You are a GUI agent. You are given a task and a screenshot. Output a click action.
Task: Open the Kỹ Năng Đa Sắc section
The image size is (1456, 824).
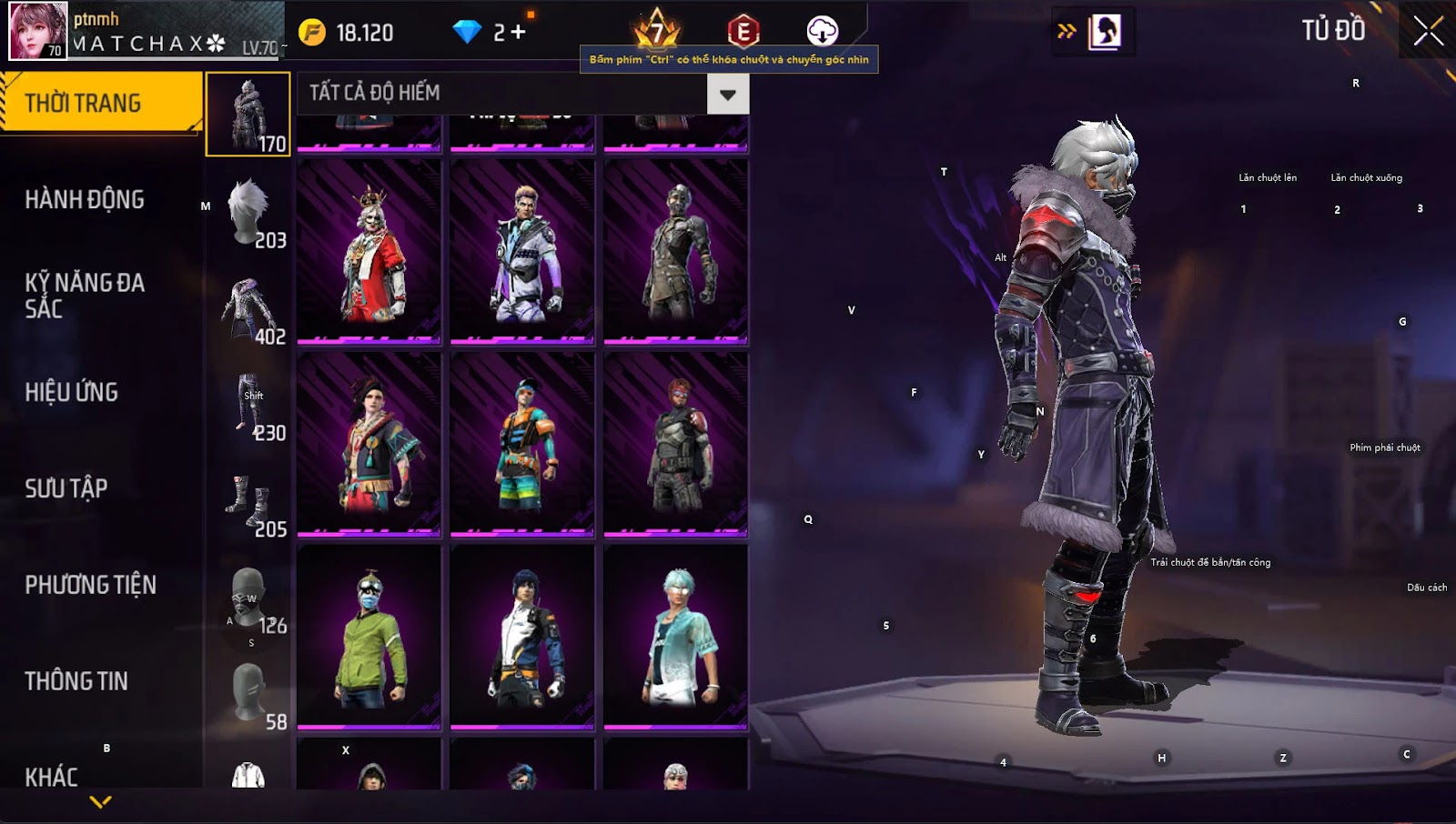point(85,296)
